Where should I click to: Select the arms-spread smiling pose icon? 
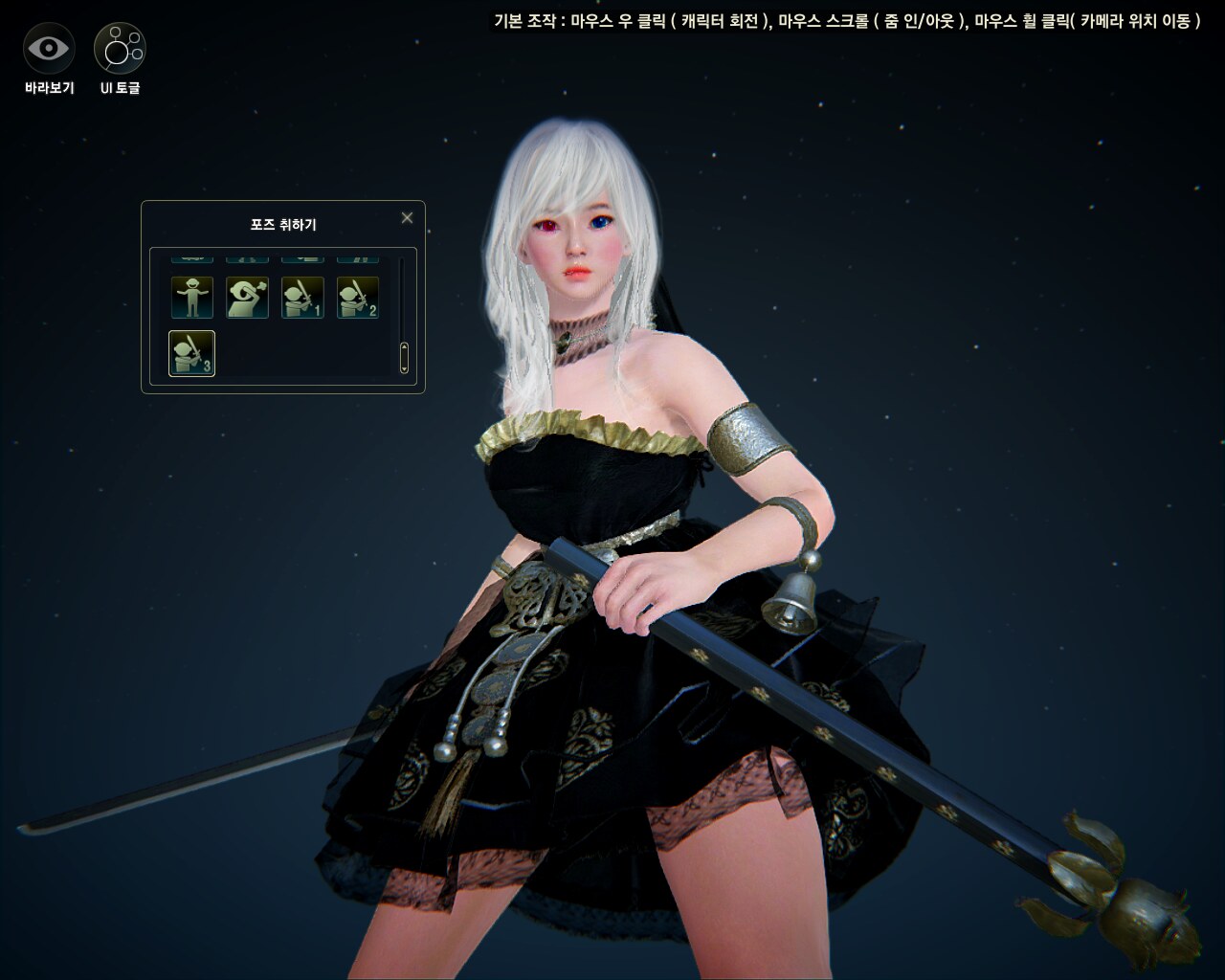(x=192, y=298)
